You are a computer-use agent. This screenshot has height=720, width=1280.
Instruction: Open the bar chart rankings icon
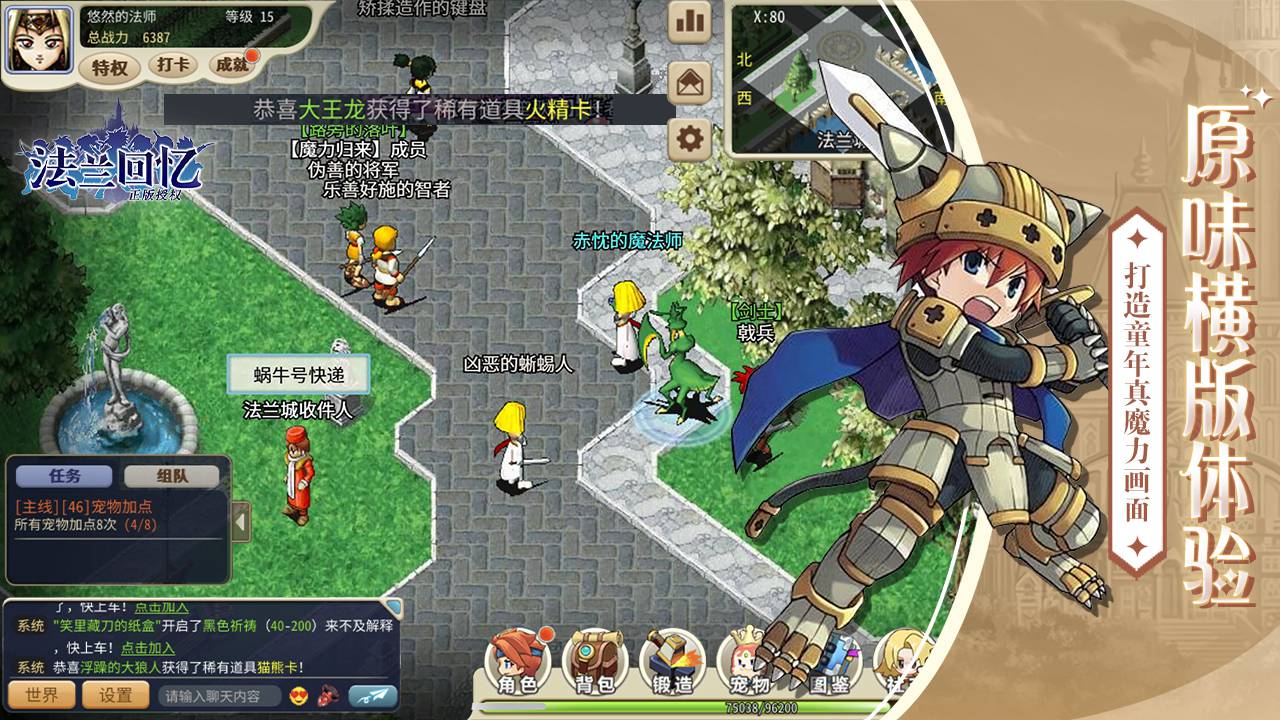point(688,21)
